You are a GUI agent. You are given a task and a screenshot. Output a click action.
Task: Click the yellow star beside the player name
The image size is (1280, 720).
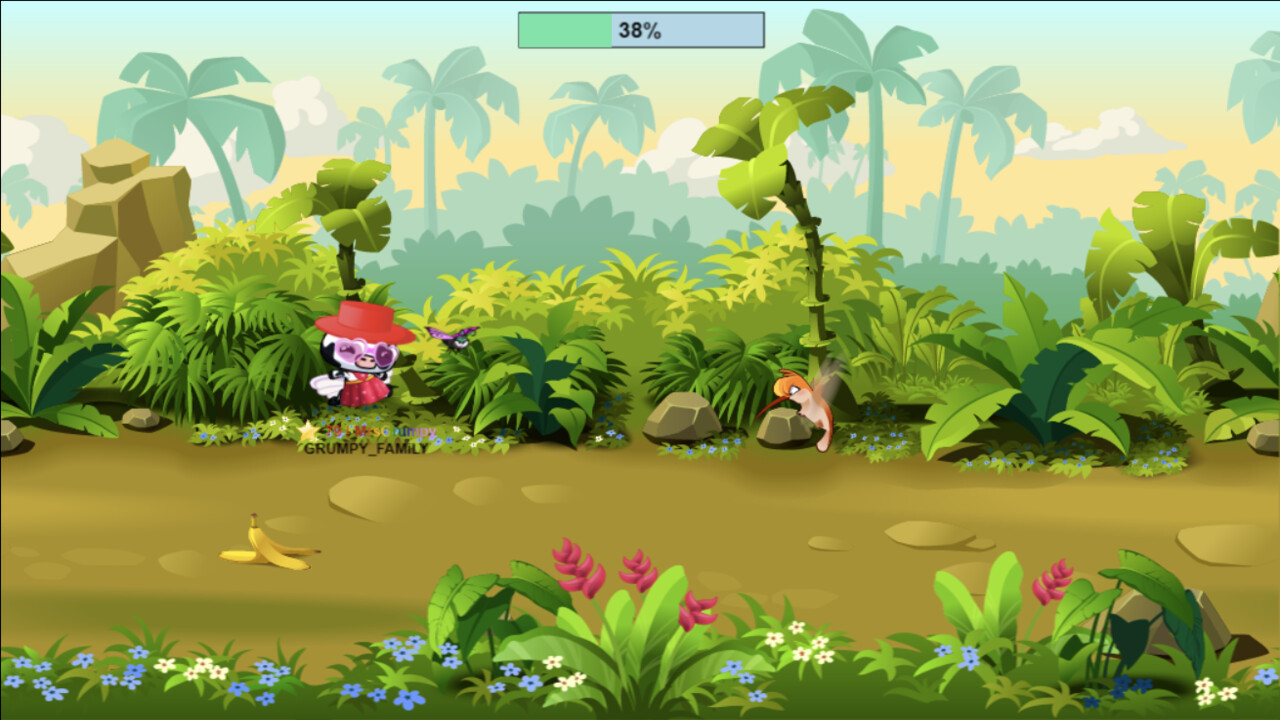(308, 432)
